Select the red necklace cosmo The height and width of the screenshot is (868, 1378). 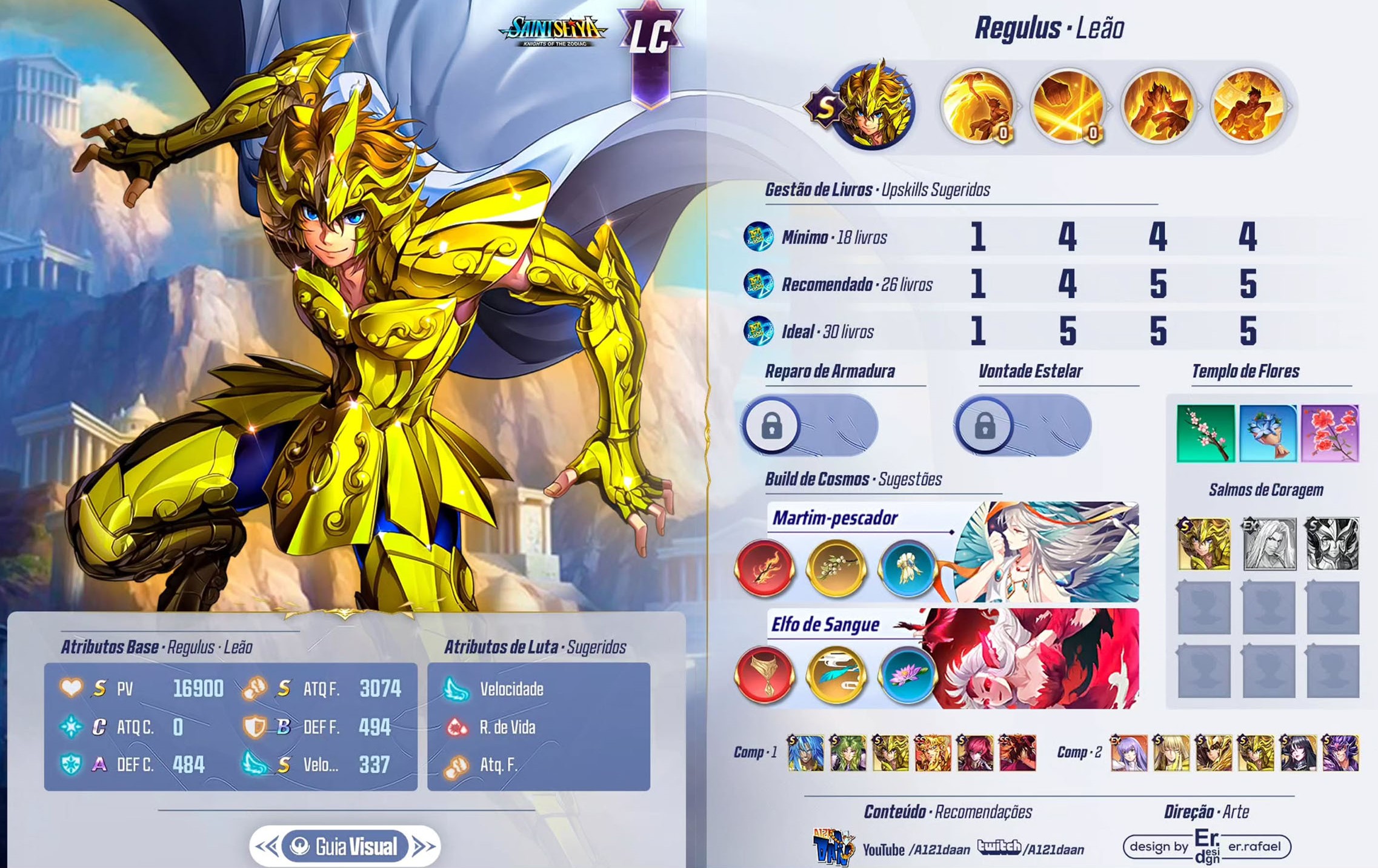764,675
